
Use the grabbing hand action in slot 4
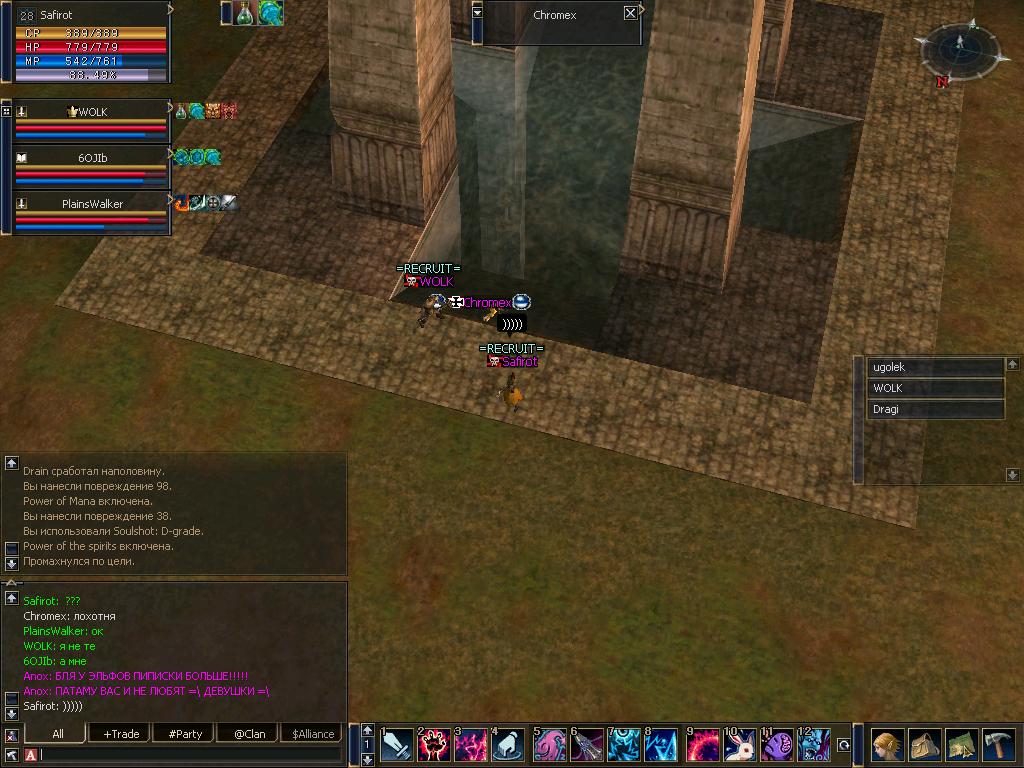[x=509, y=745]
